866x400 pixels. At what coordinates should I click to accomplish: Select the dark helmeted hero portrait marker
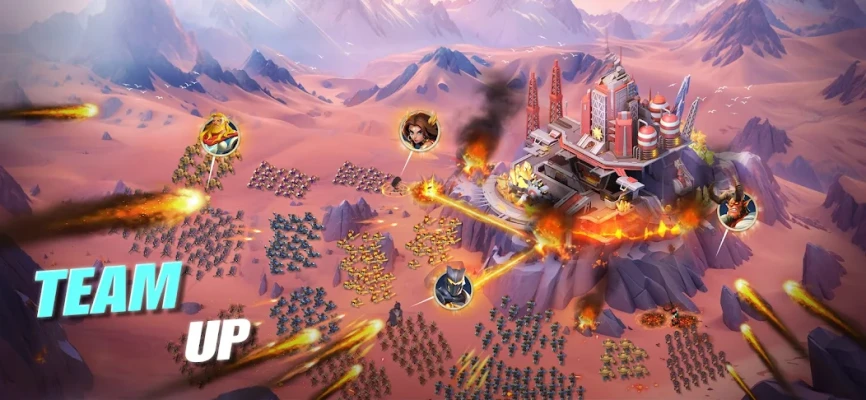[x=452, y=287]
